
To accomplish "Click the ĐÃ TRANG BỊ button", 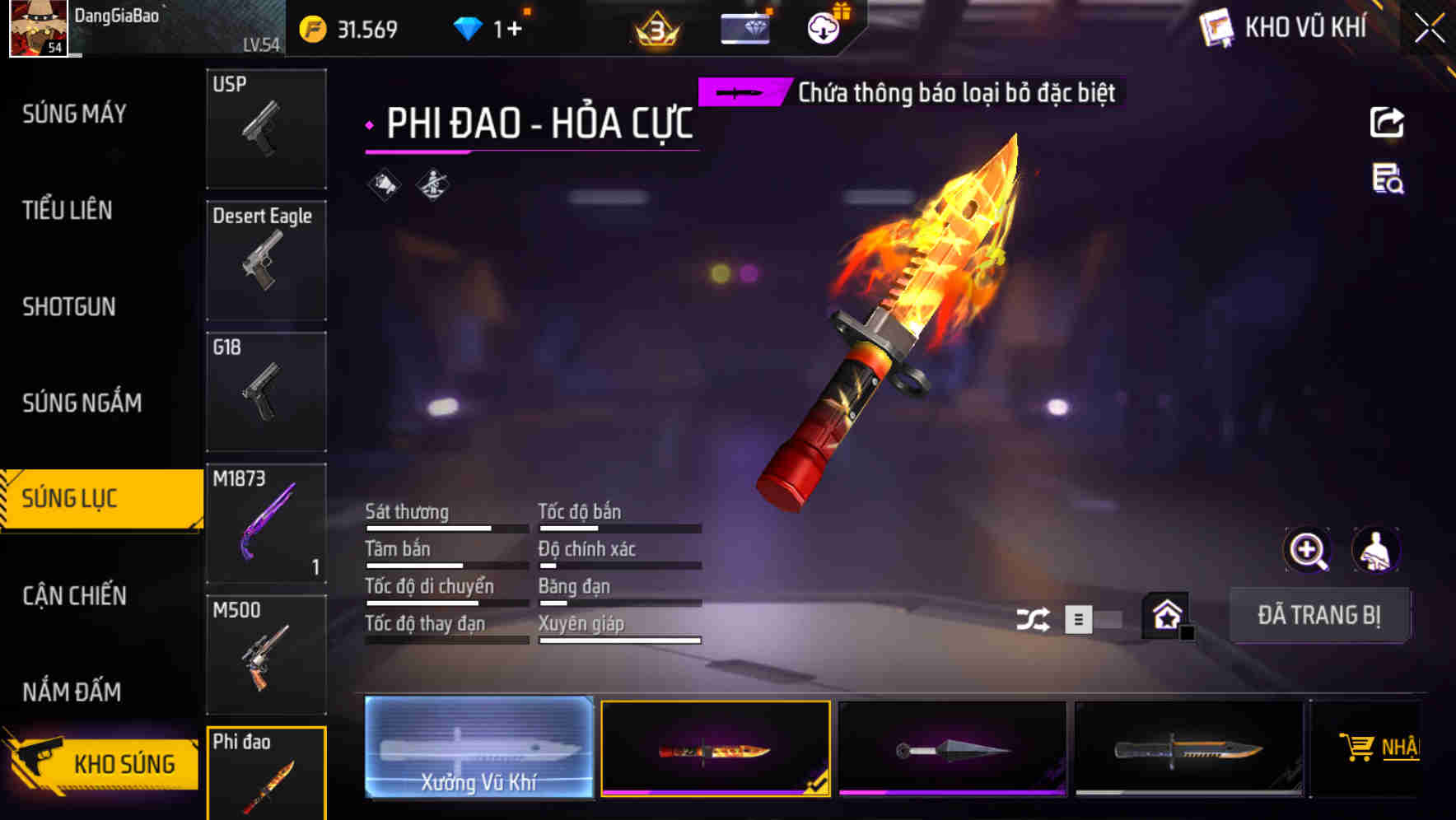I will (1320, 614).
